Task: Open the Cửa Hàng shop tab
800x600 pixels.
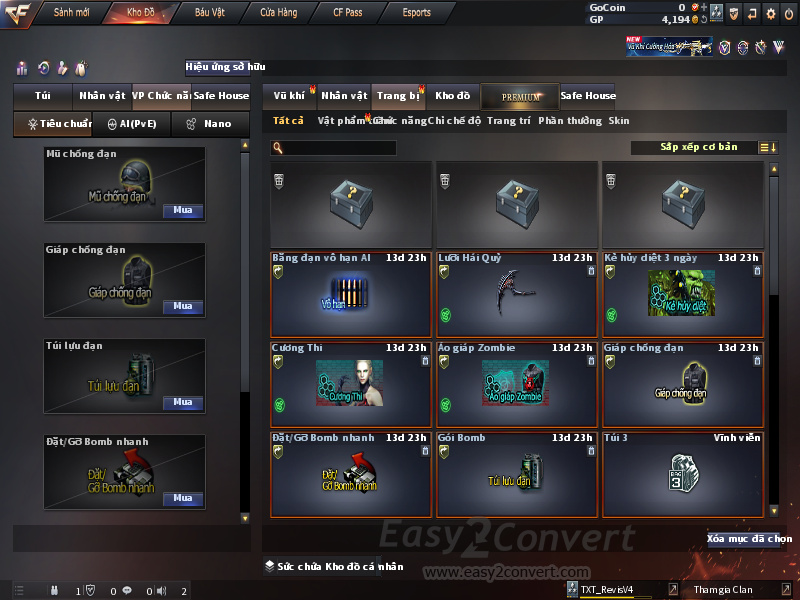Action: (278, 13)
